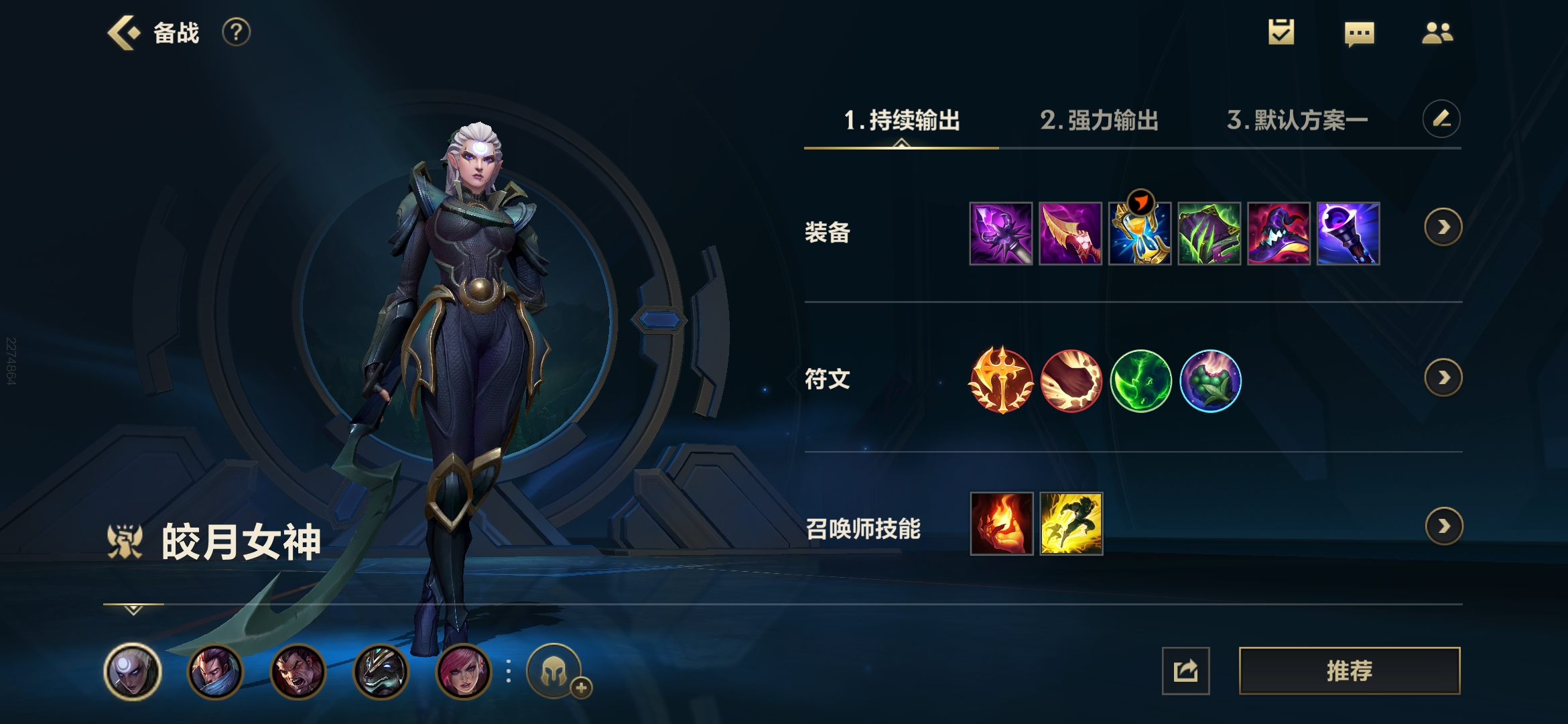1568x724 pixels.
Task: Open the question mark help
Action: click(x=236, y=32)
